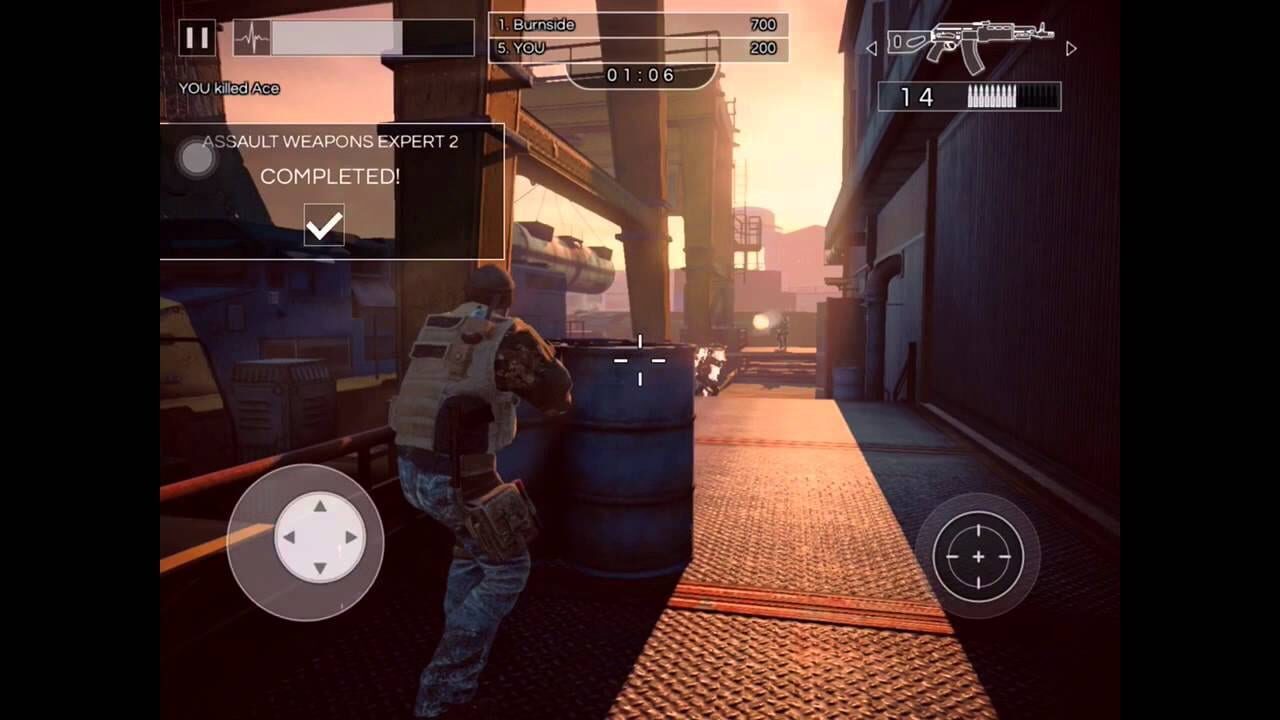1280x720 pixels.
Task: Open previous weapon with the left chevron
Action: (872, 46)
